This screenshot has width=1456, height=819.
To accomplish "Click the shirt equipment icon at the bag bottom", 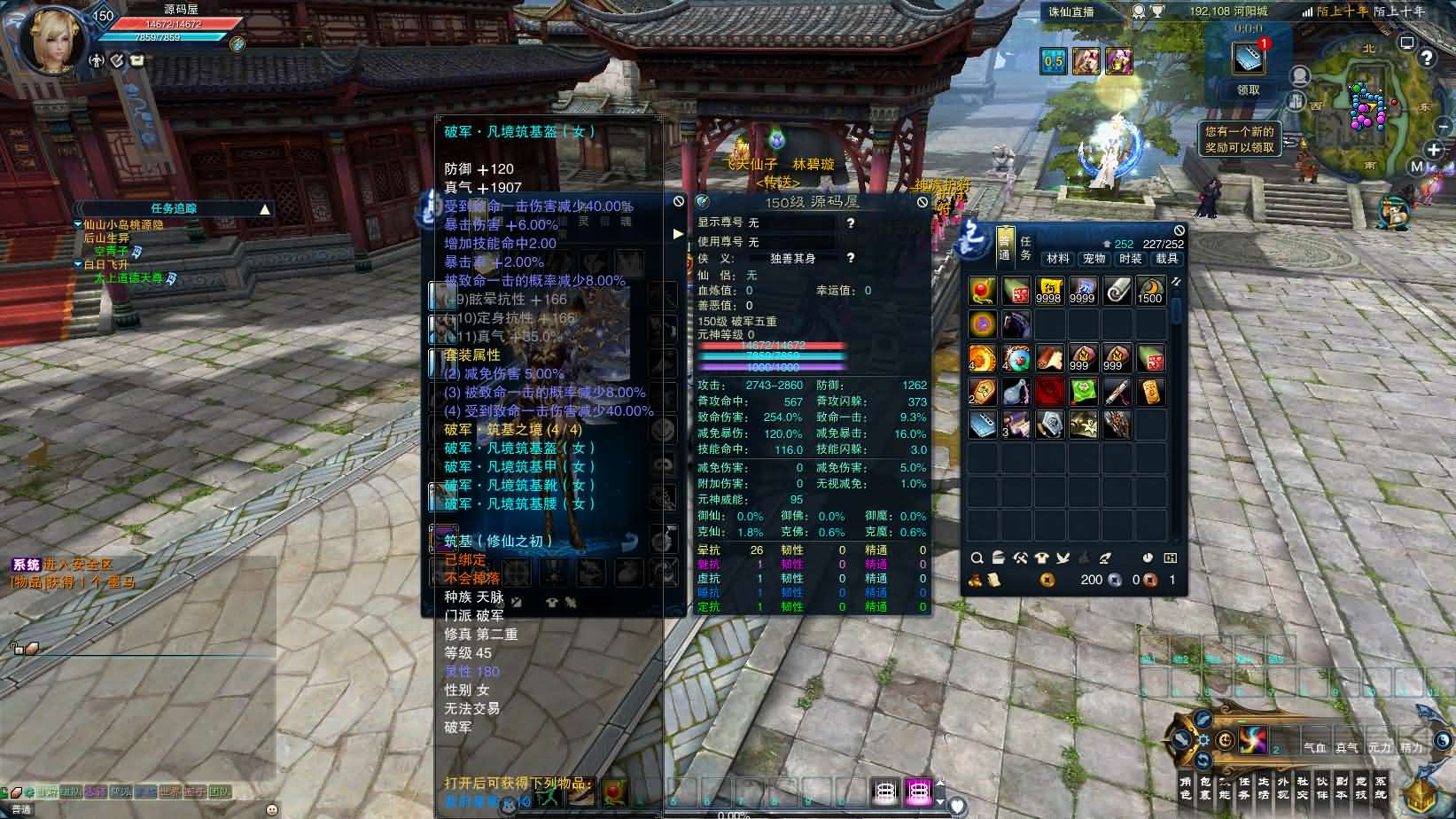I will coord(1041,558).
